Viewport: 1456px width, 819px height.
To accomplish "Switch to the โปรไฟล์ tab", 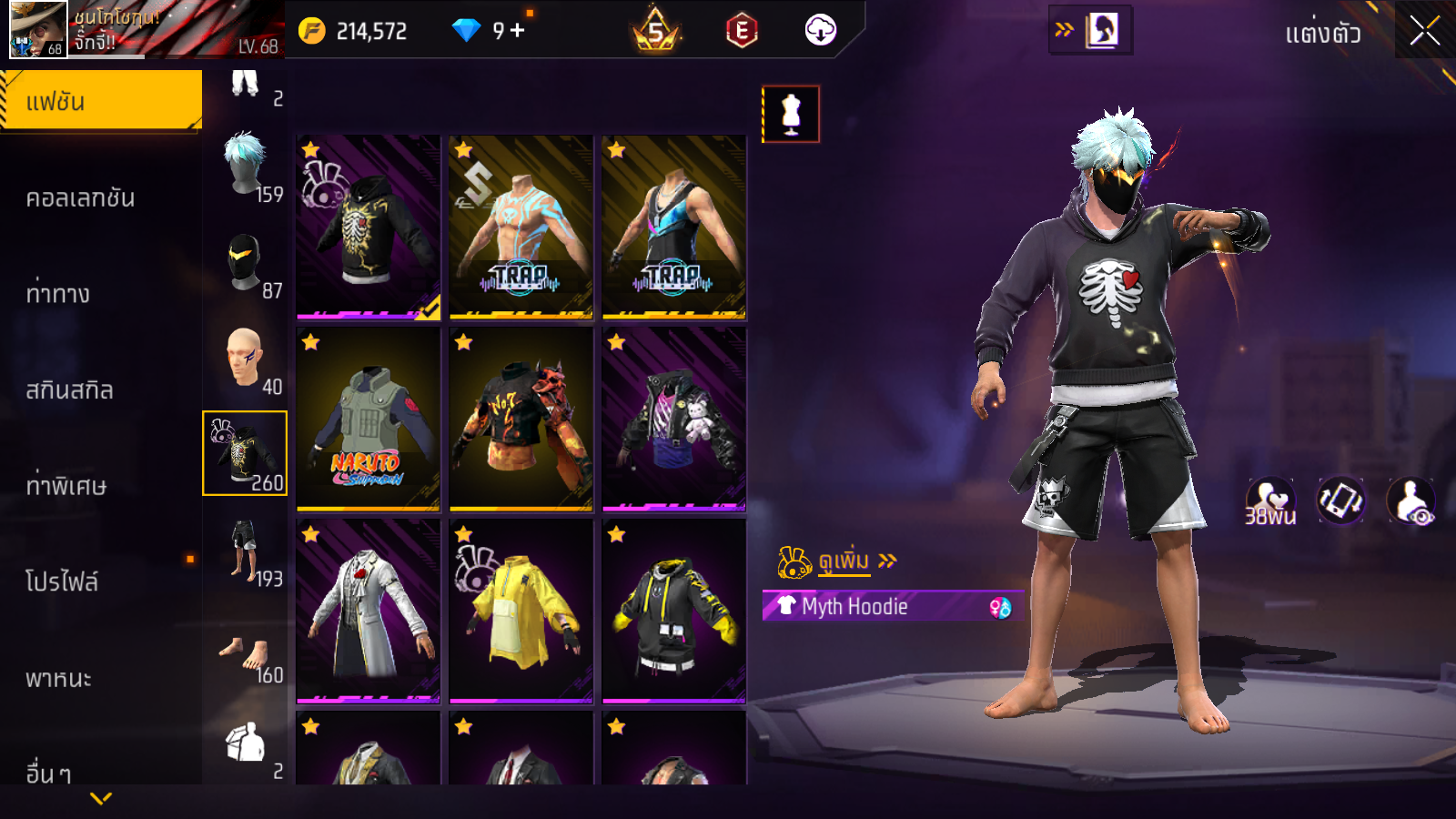I will click(62, 581).
